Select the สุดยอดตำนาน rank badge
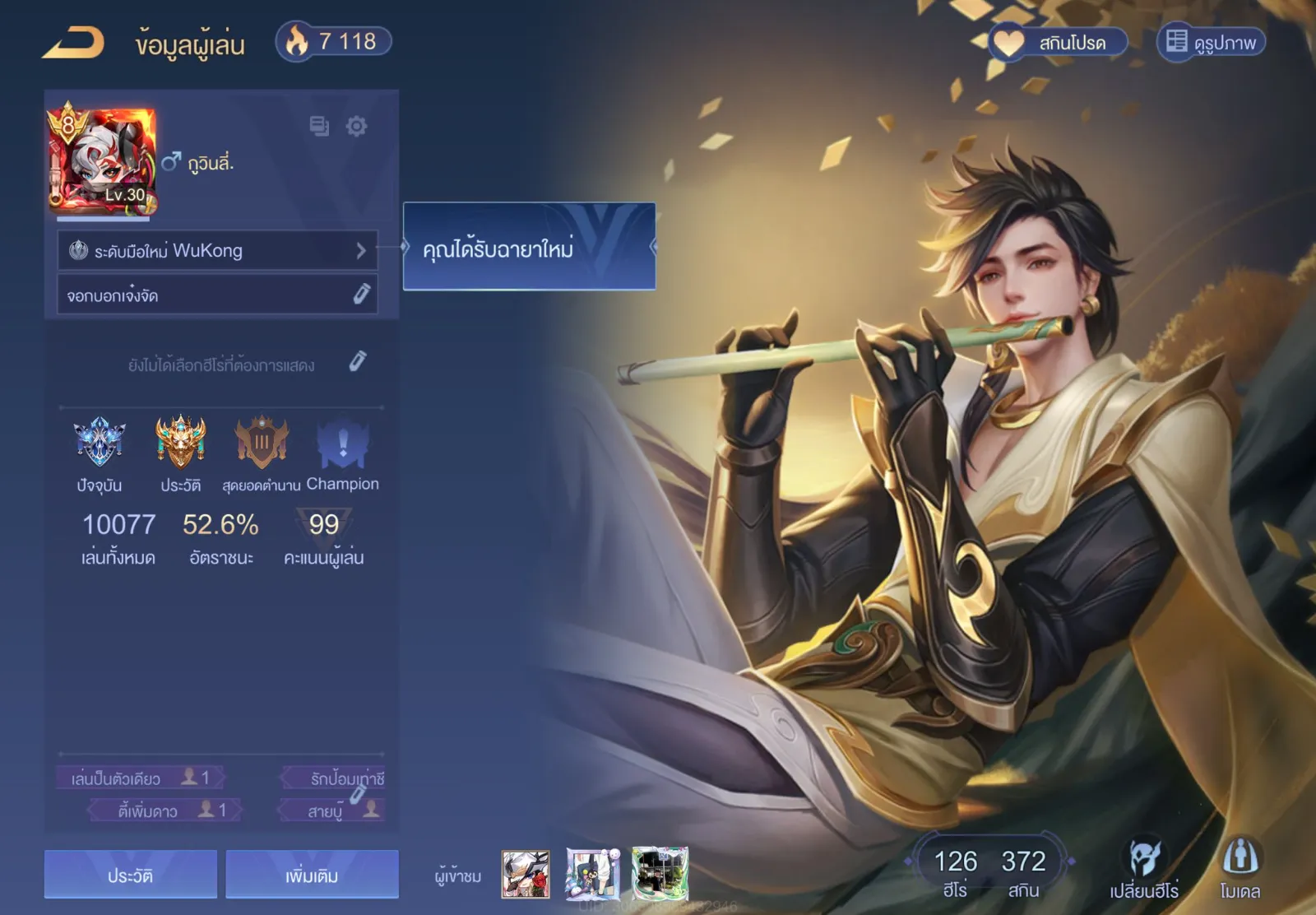The height and width of the screenshot is (915, 1316). [x=262, y=443]
